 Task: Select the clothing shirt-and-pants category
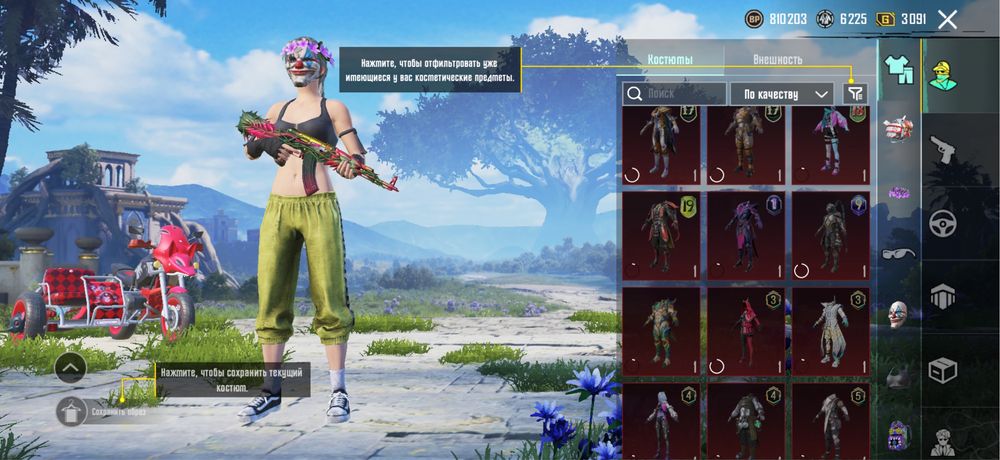899,69
